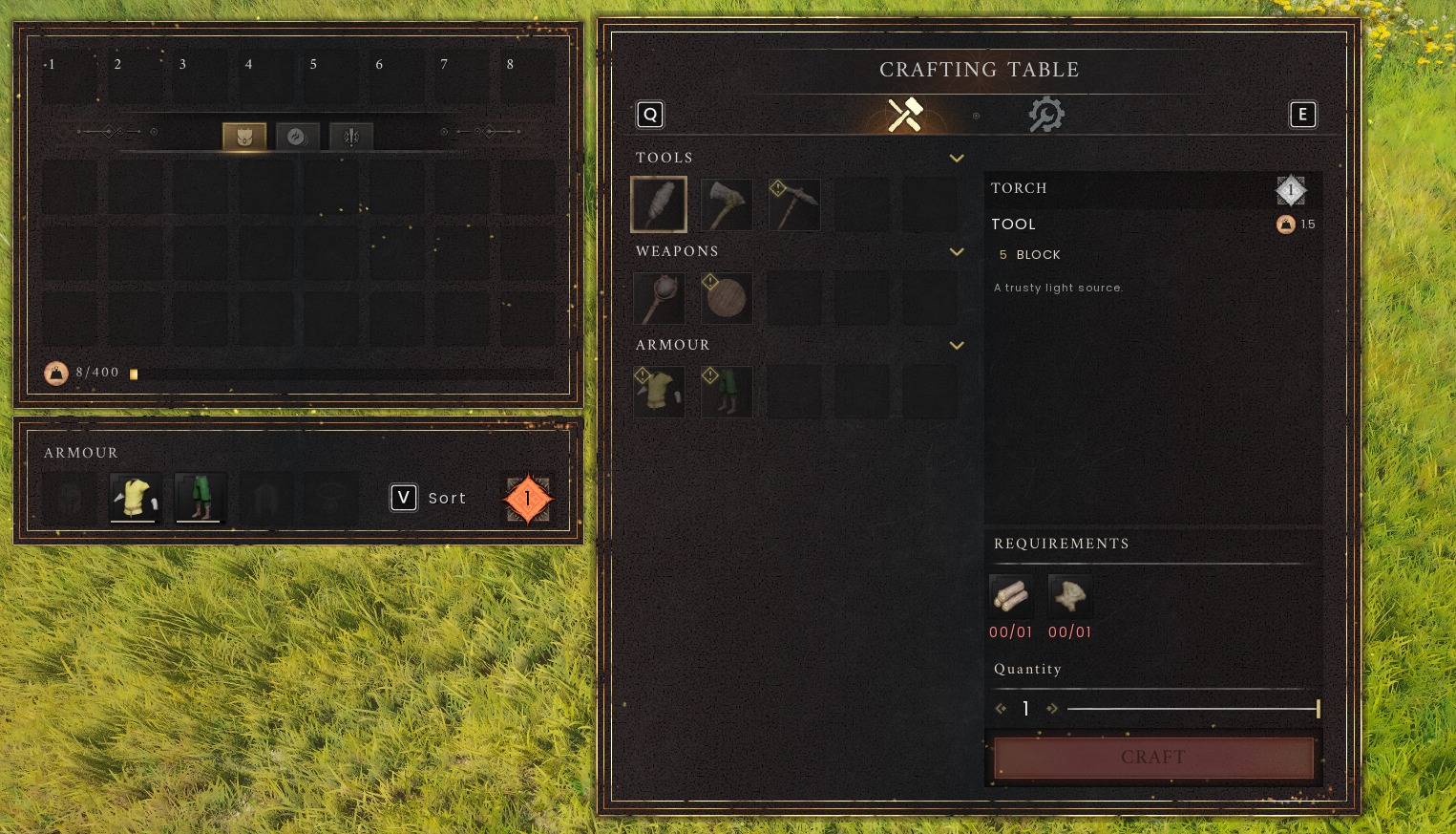Select the green trousers armour recipe
Image resolution: width=1456 pixels, height=834 pixels.
pyautogui.click(x=727, y=391)
